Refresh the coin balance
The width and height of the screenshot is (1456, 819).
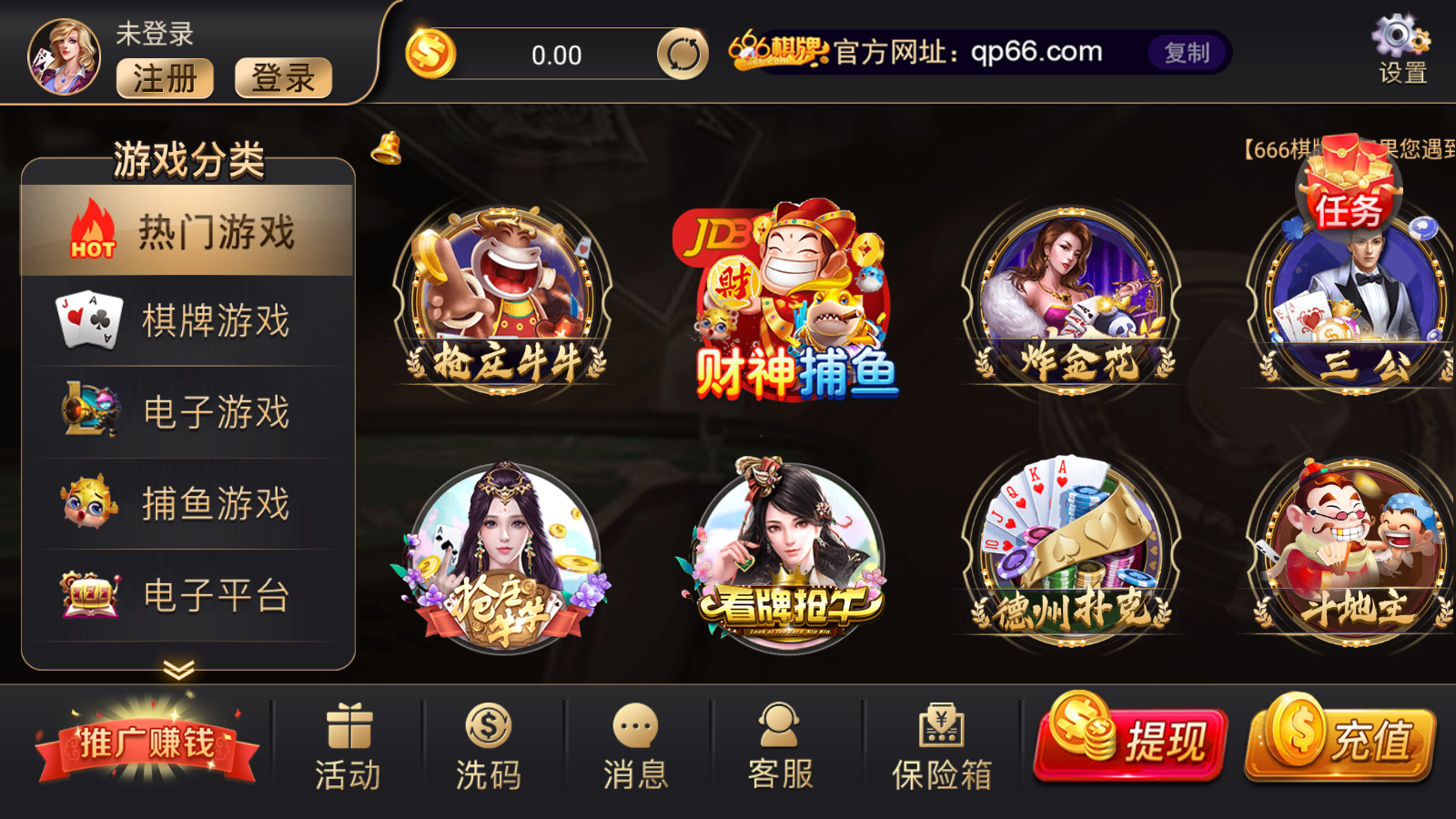click(682, 54)
